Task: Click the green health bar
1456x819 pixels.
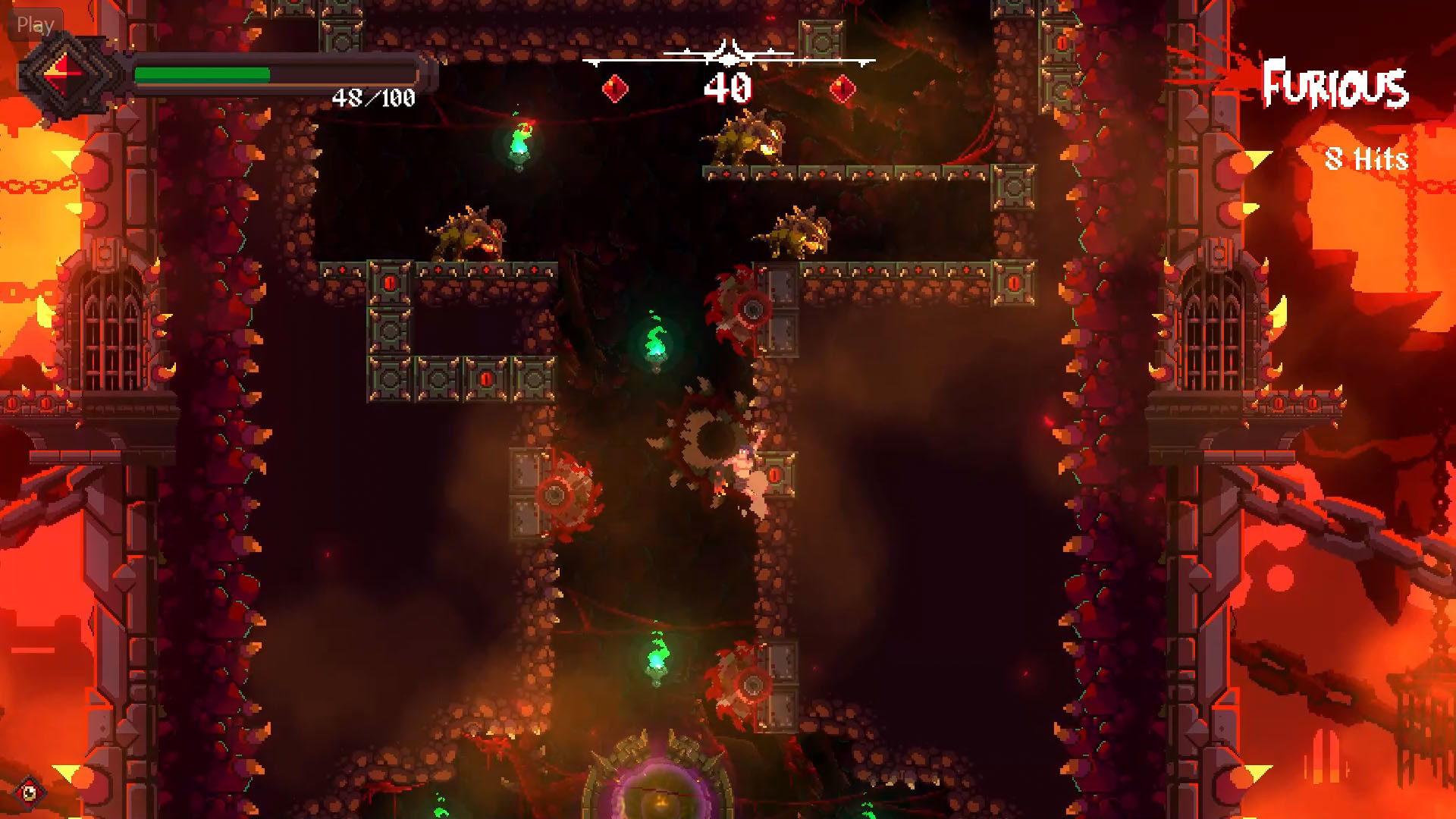Action: click(201, 74)
